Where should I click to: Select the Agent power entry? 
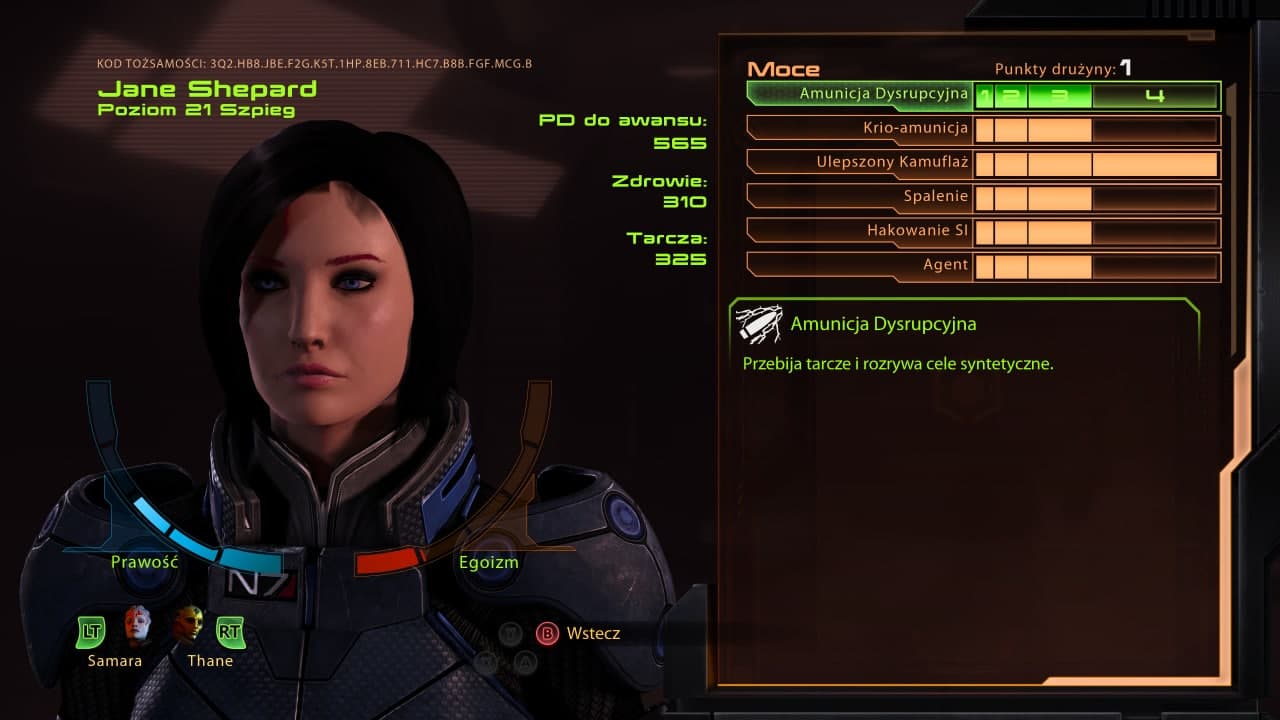click(945, 265)
